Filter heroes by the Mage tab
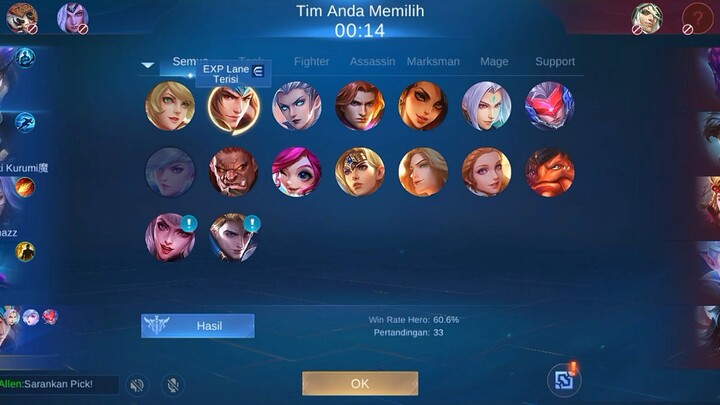Image resolution: width=720 pixels, height=405 pixels. pyautogui.click(x=494, y=61)
